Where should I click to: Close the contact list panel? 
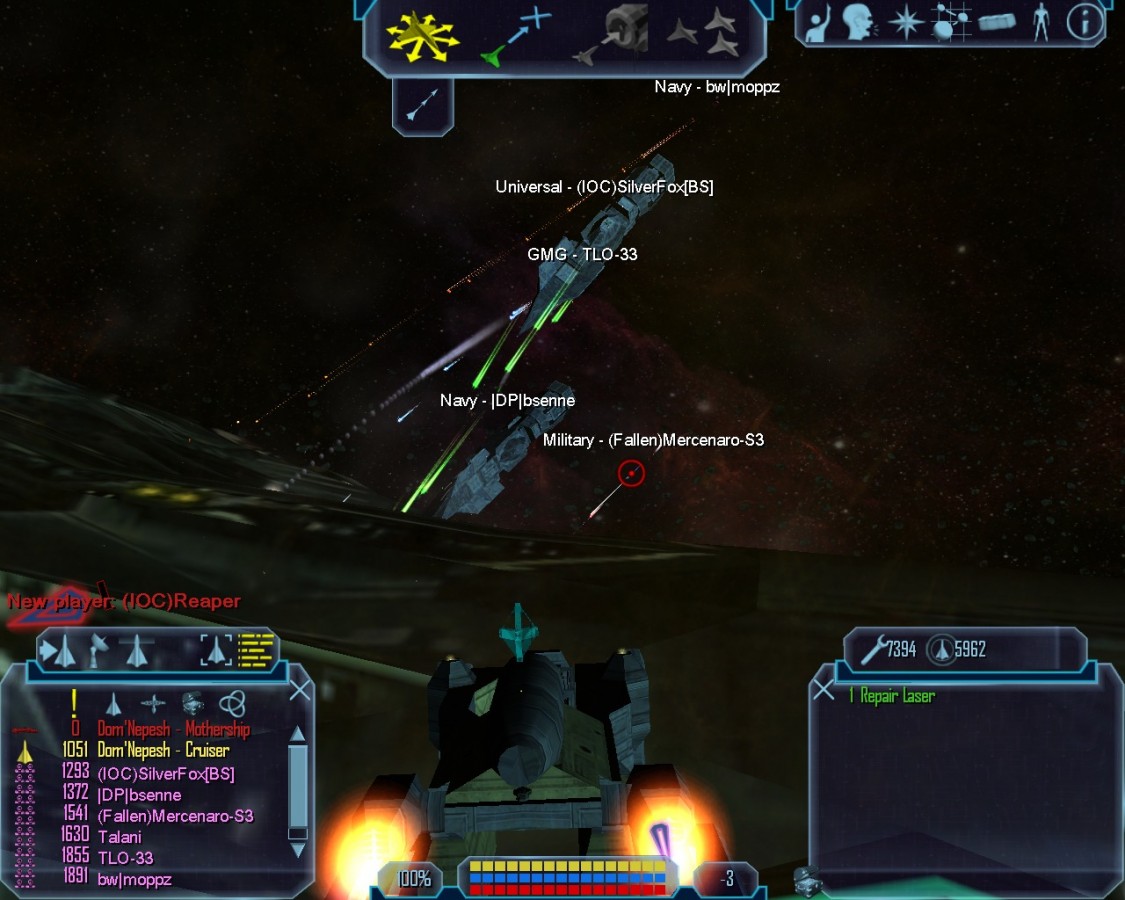[299, 691]
